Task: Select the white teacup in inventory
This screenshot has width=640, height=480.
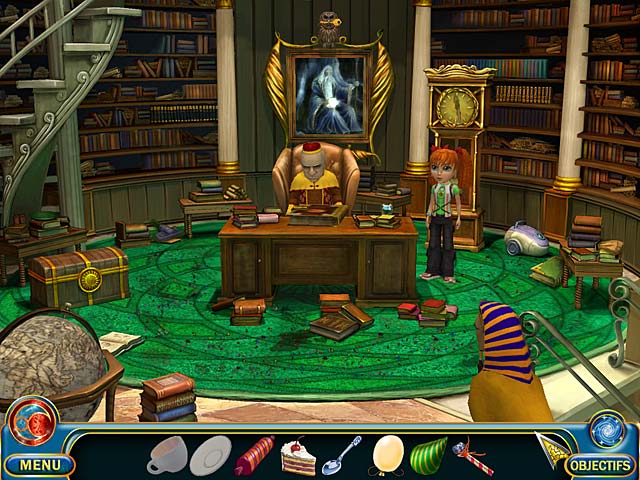Action: click(x=166, y=454)
